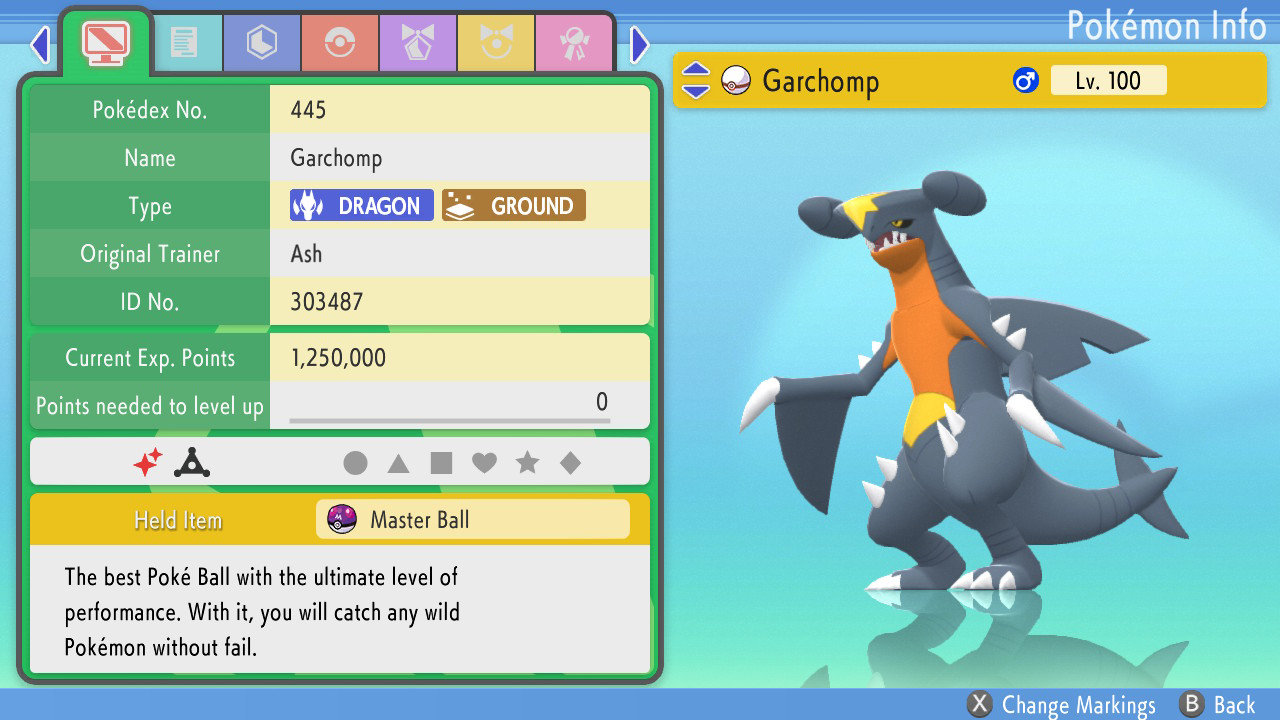Open the red Poké Ball moves tab
The width and height of the screenshot is (1280, 720).
(340, 43)
